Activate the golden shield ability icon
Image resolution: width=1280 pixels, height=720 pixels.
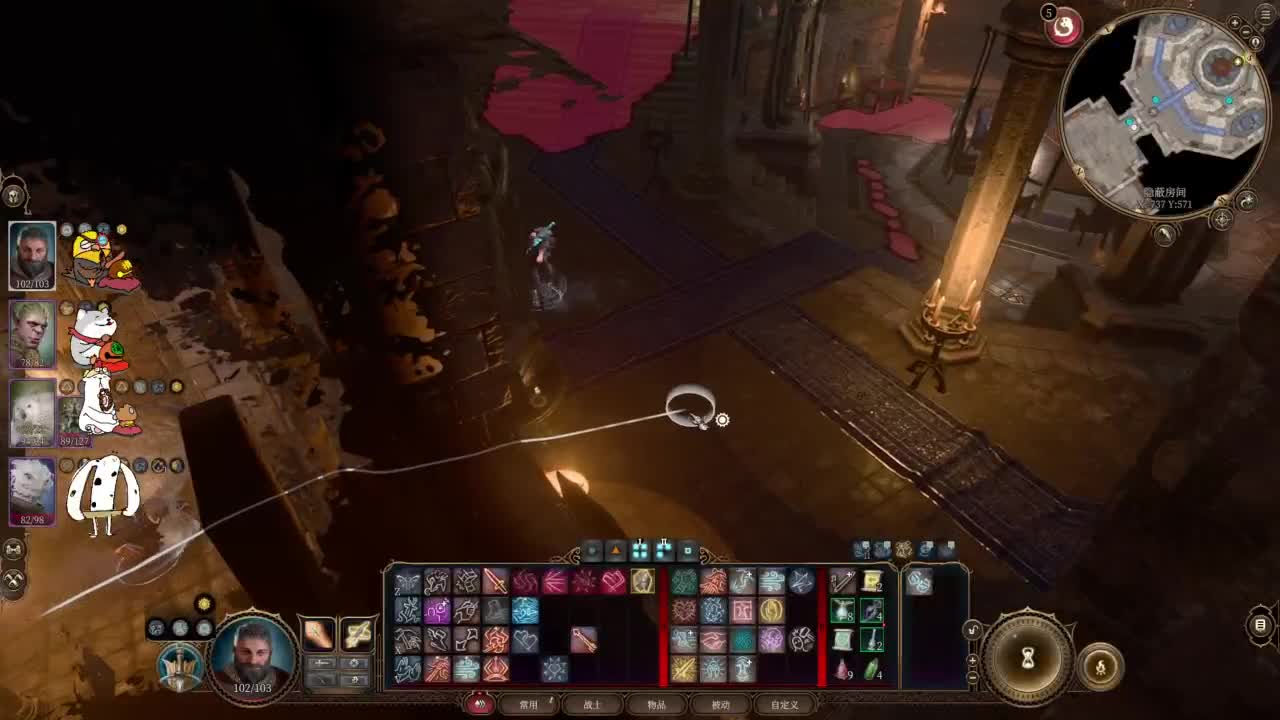coord(643,581)
